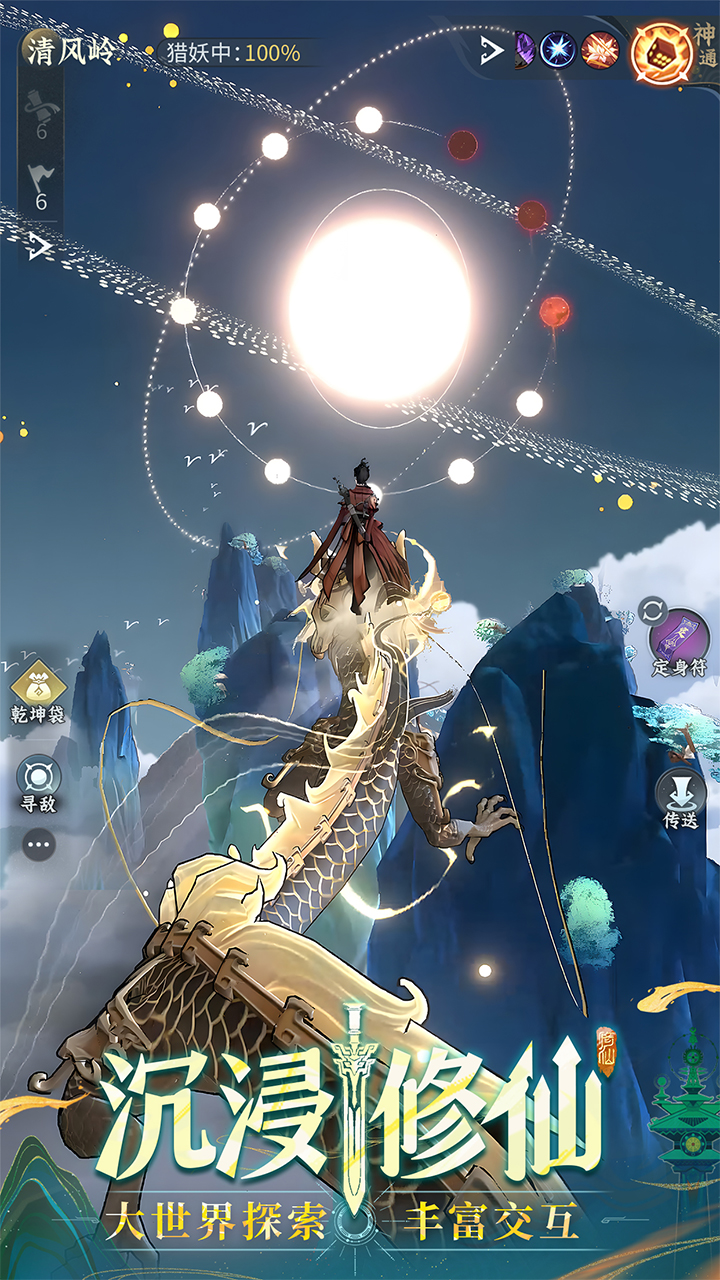Use the 定身符 talisman skill

coord(680,640)
